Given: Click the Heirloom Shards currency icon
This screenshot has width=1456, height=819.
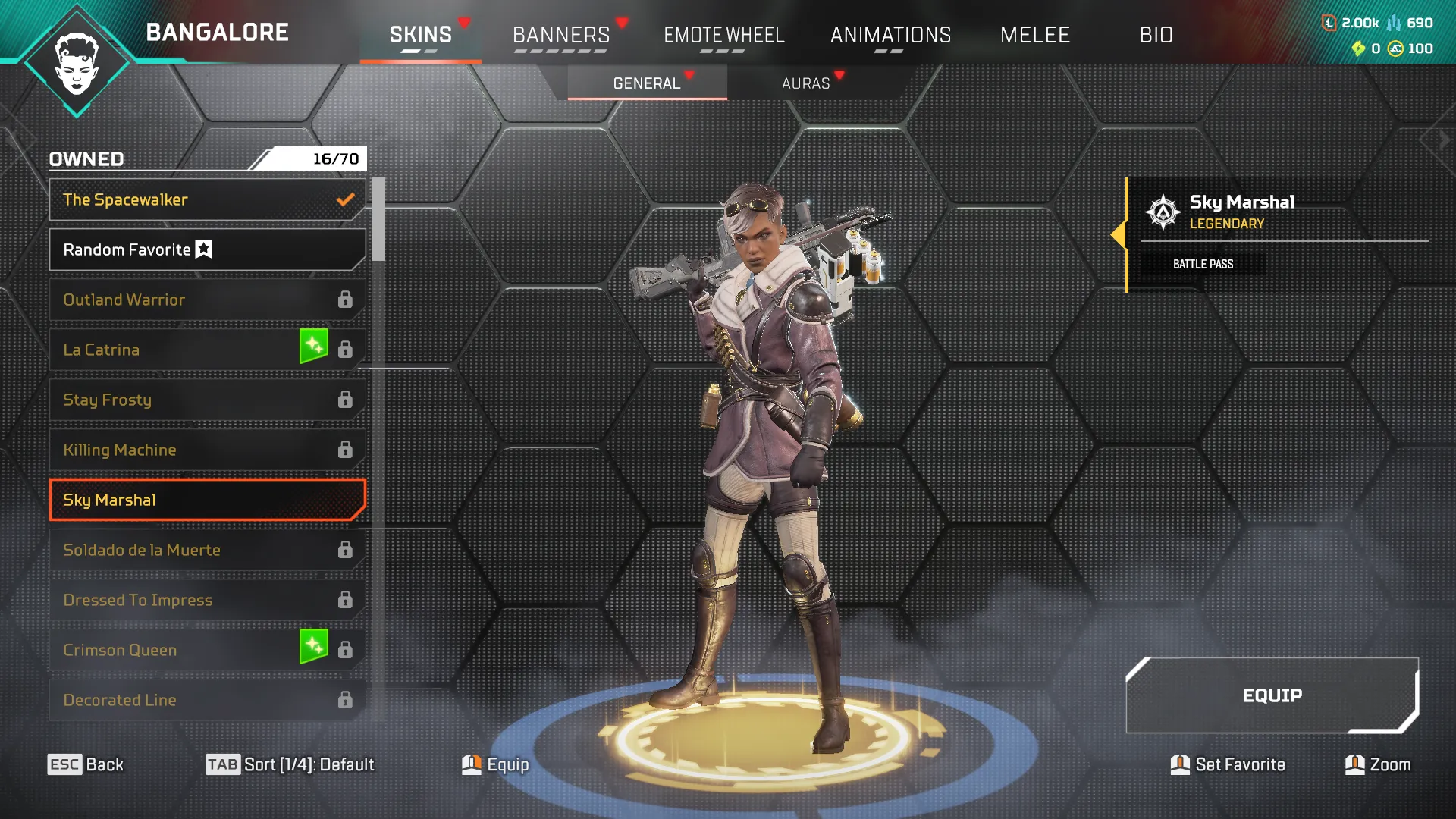Looking at the screenshot, I should (1358, 49).
